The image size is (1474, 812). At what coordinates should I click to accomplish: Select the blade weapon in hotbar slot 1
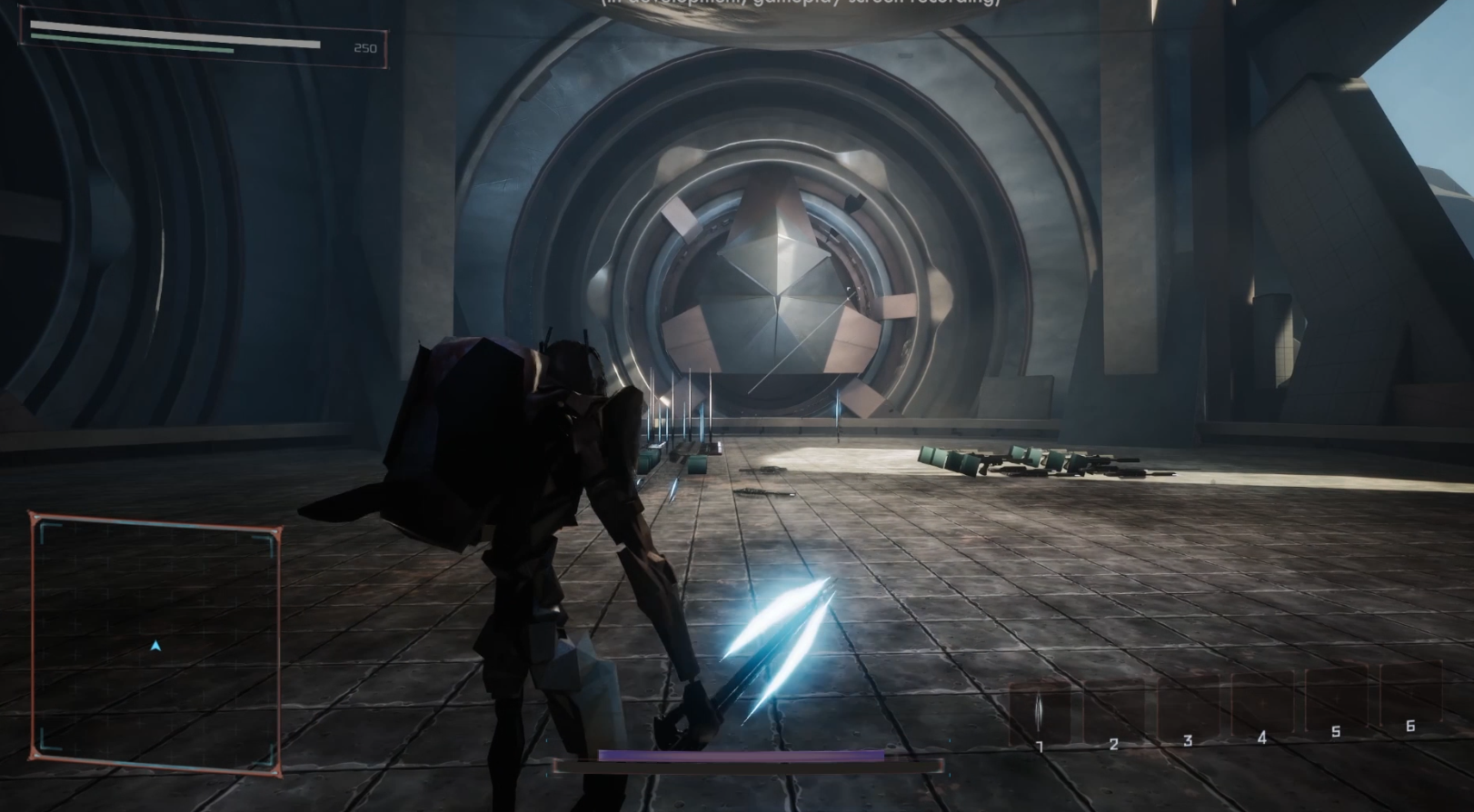click(1040, 712)
